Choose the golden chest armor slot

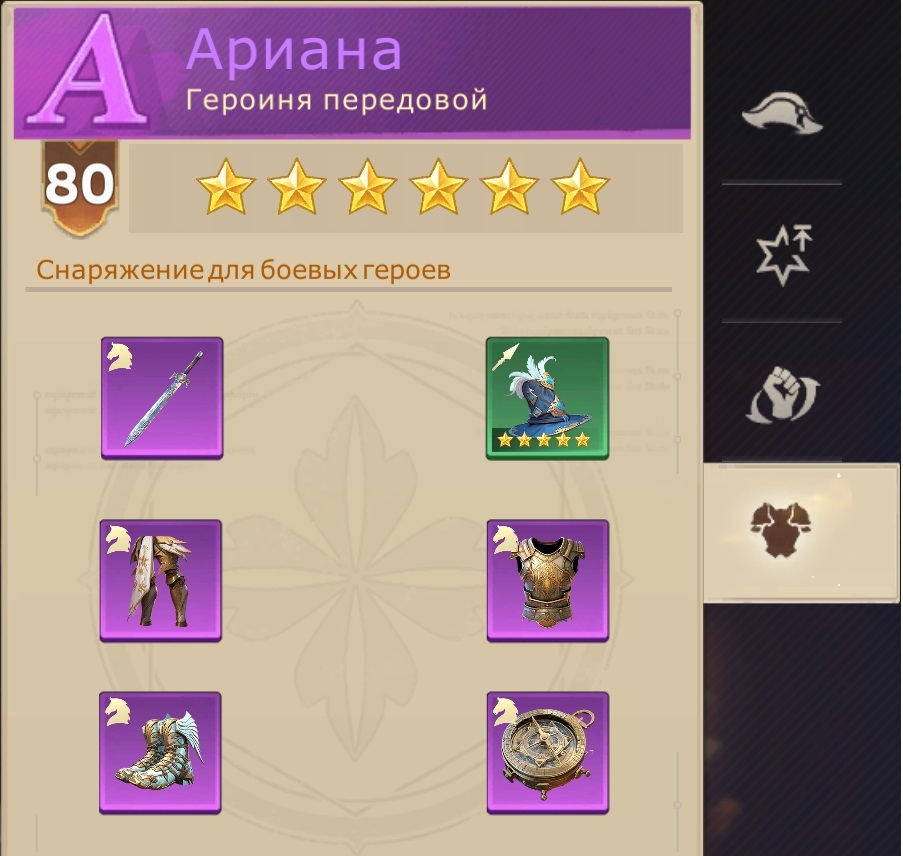click(x=547, y=580)
